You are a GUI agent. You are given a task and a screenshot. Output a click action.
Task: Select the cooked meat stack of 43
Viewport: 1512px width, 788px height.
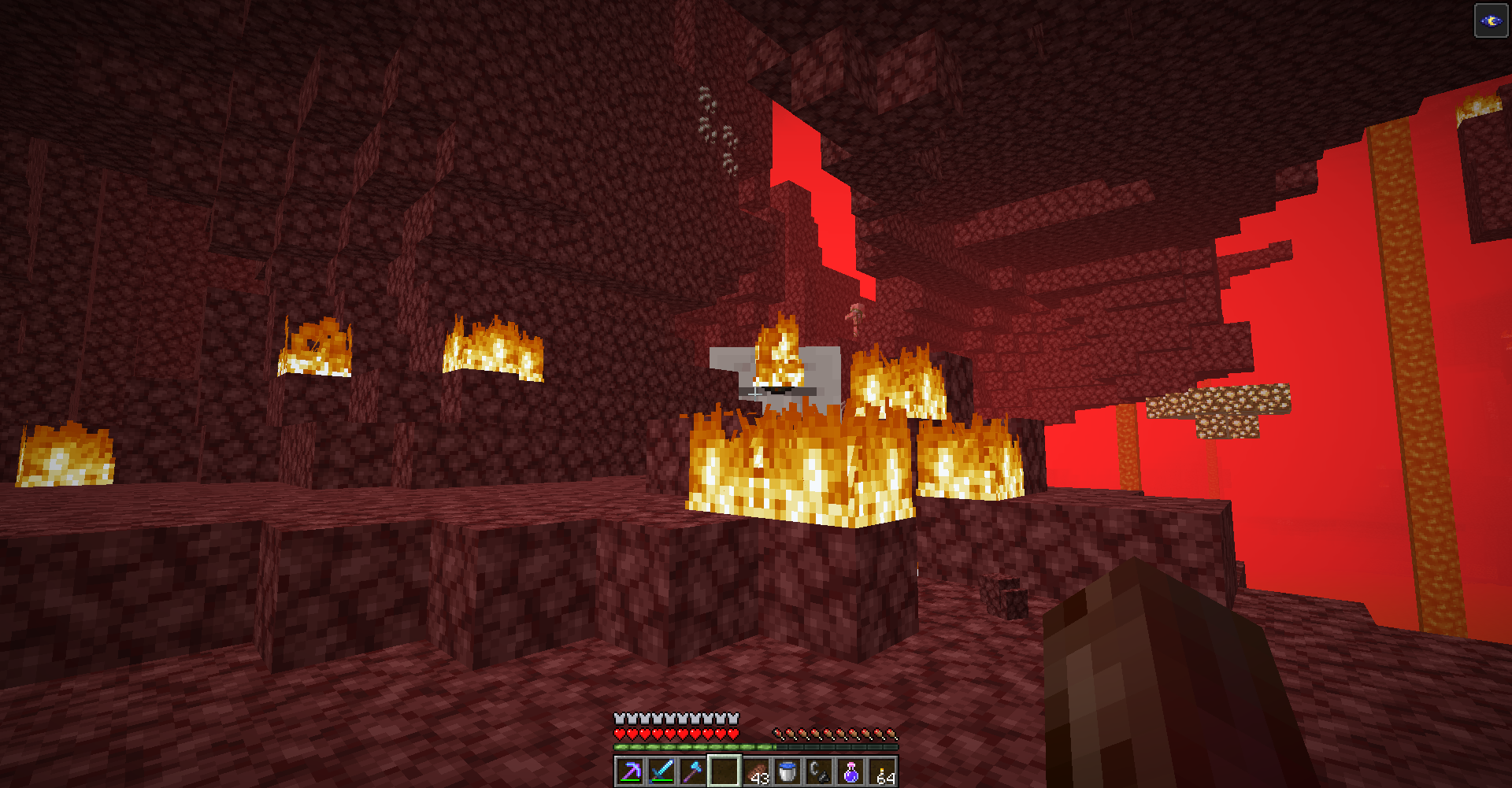tap(756, 771)
